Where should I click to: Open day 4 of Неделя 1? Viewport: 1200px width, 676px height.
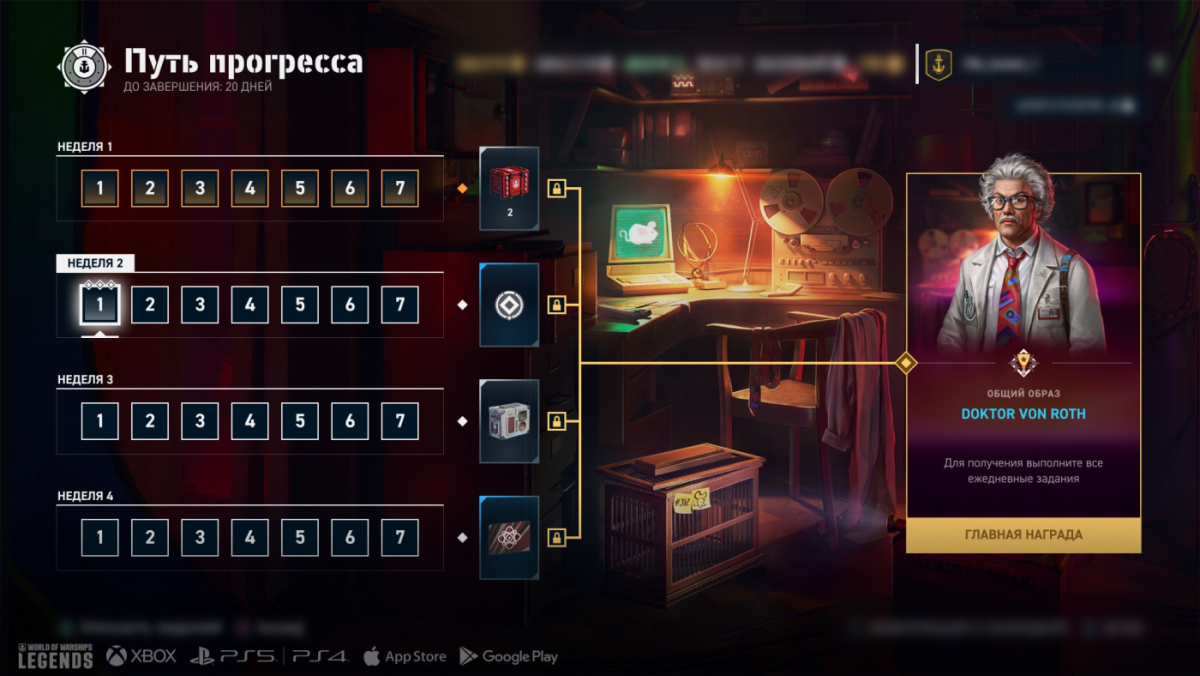[x=250, y=188]
